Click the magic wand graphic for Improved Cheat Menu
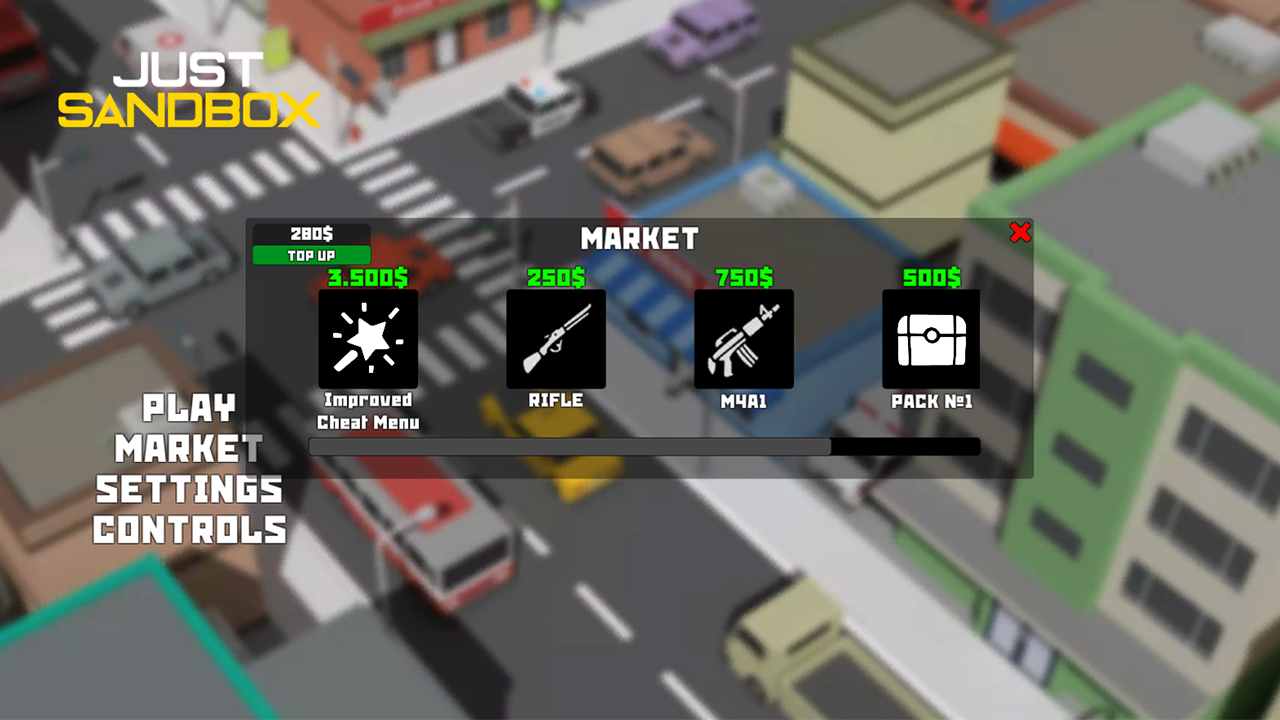1280x720 pixels. tap(368, 338)
